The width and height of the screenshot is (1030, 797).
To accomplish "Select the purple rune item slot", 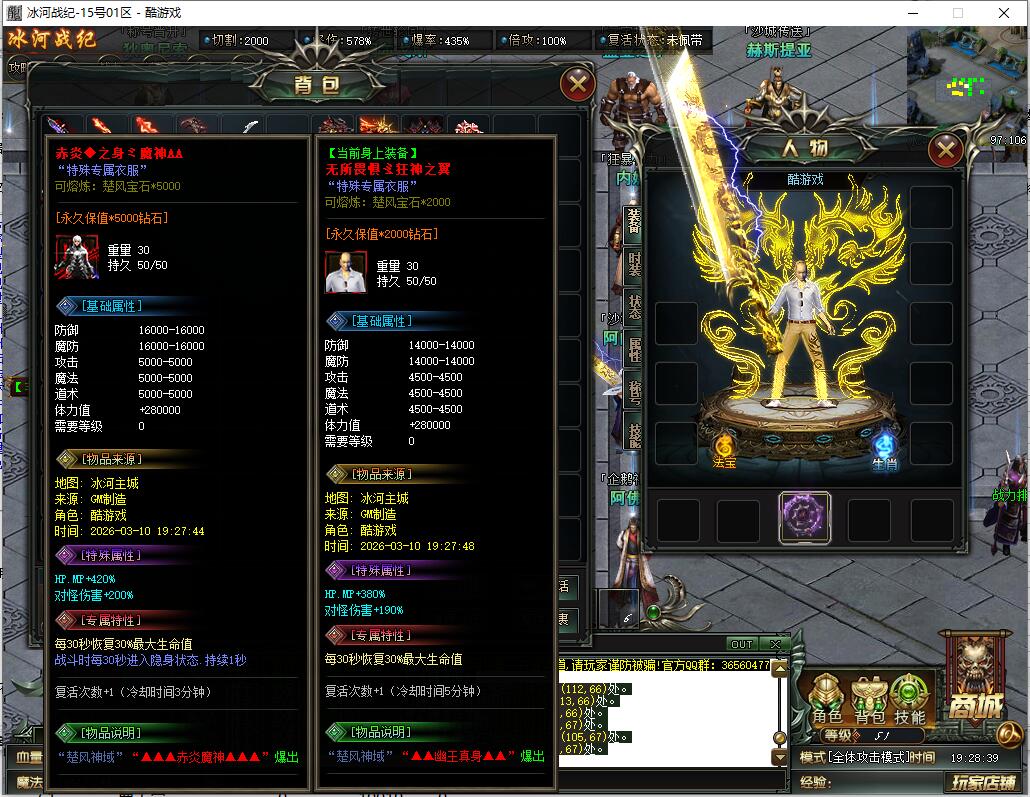I will click(x=804, y=517).
